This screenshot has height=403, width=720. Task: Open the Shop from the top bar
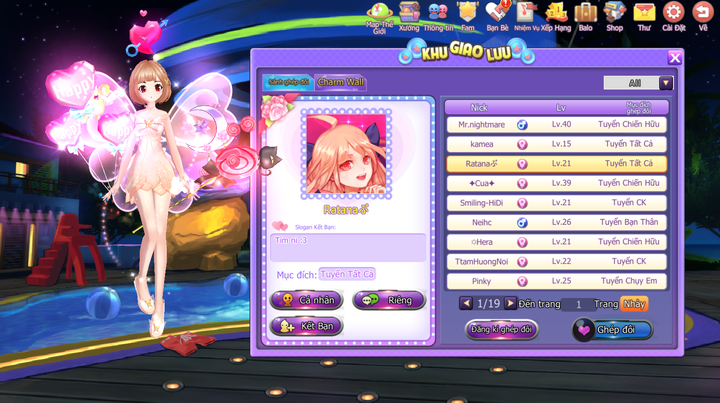point(614,16)
